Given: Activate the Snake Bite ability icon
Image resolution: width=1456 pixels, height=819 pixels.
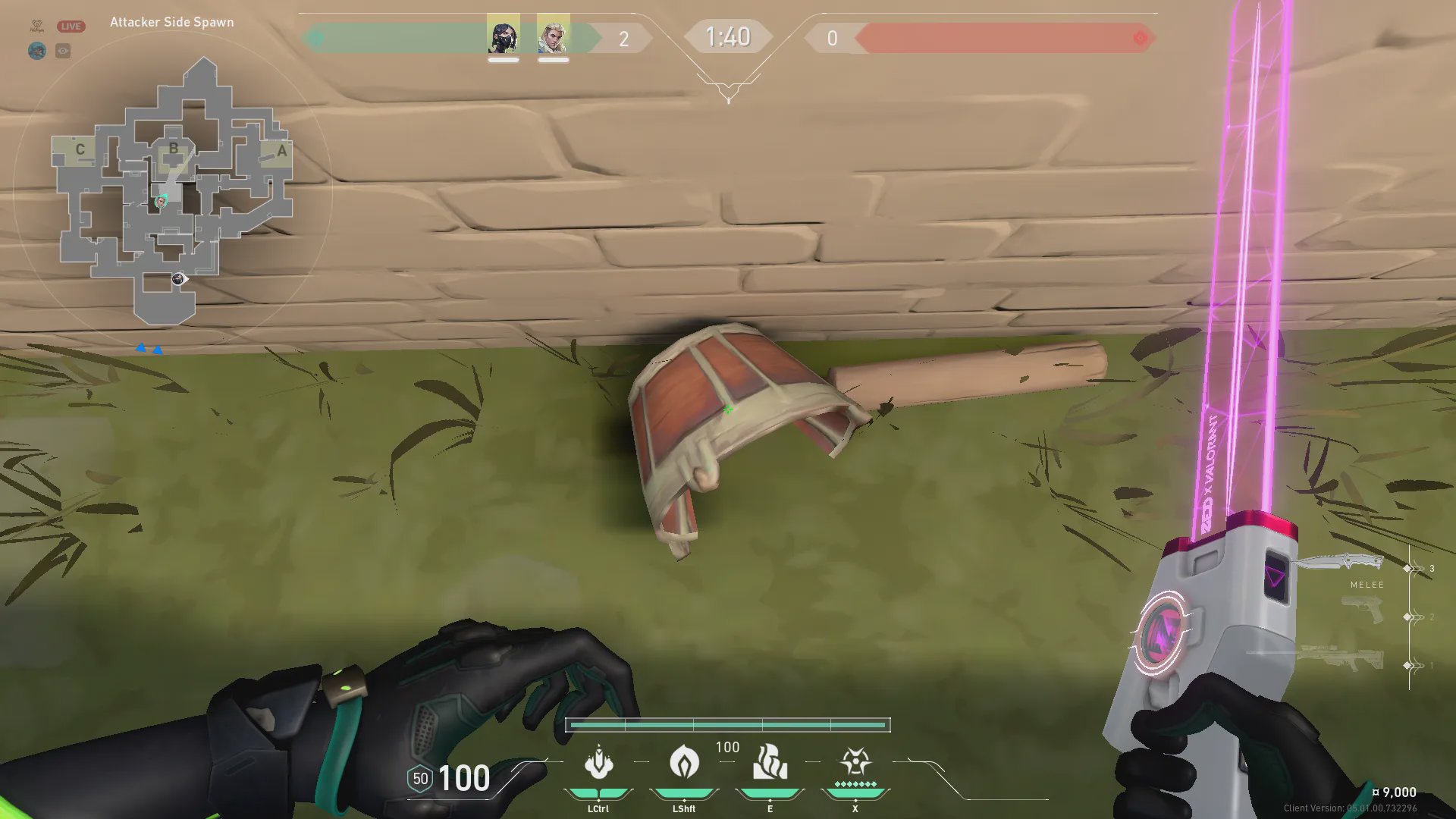Looking at the screenshot, I should (598, 763).
